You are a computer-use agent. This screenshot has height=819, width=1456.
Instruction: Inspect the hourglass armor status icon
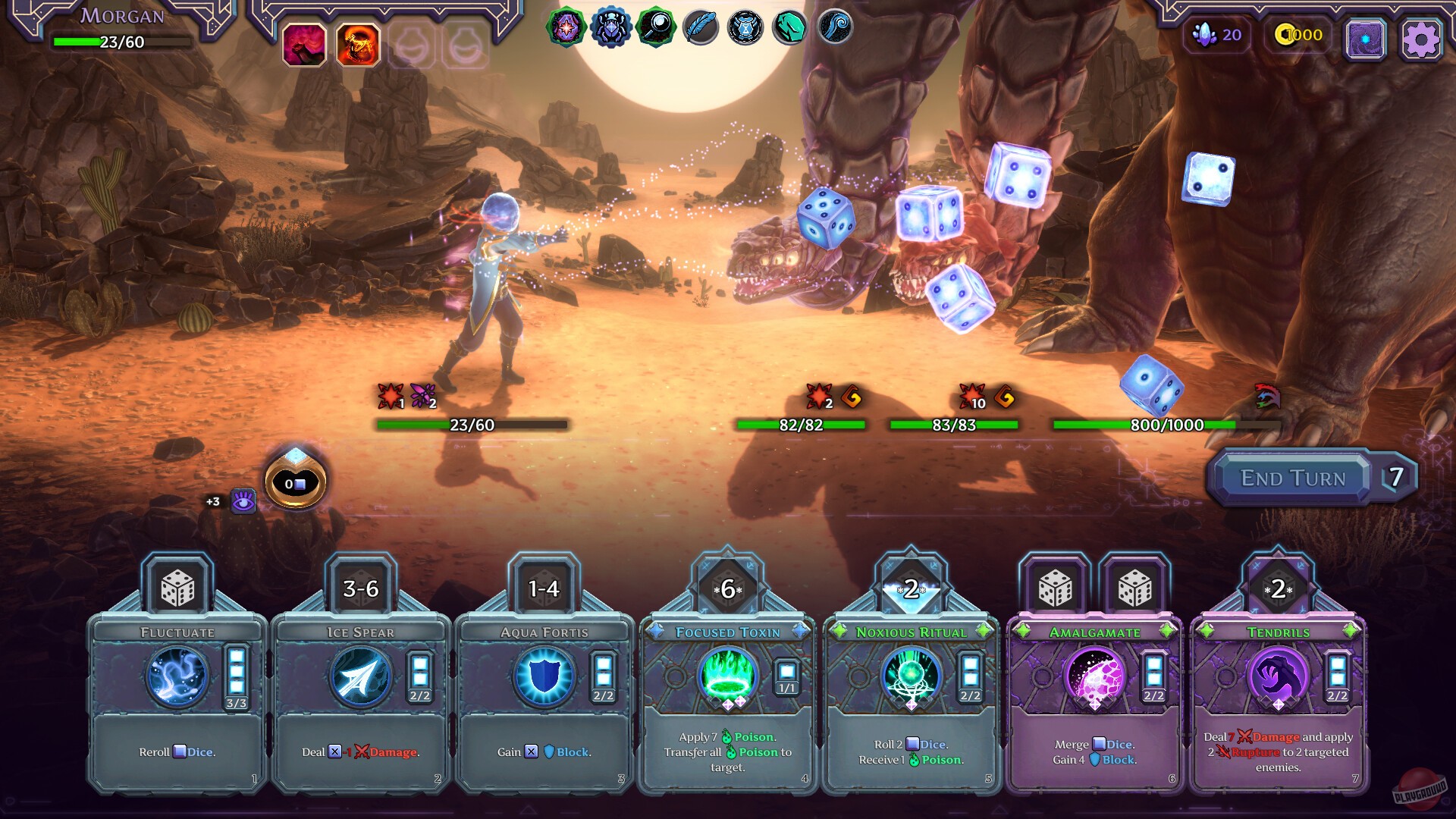pyautogui.click(x=744, y=31)
